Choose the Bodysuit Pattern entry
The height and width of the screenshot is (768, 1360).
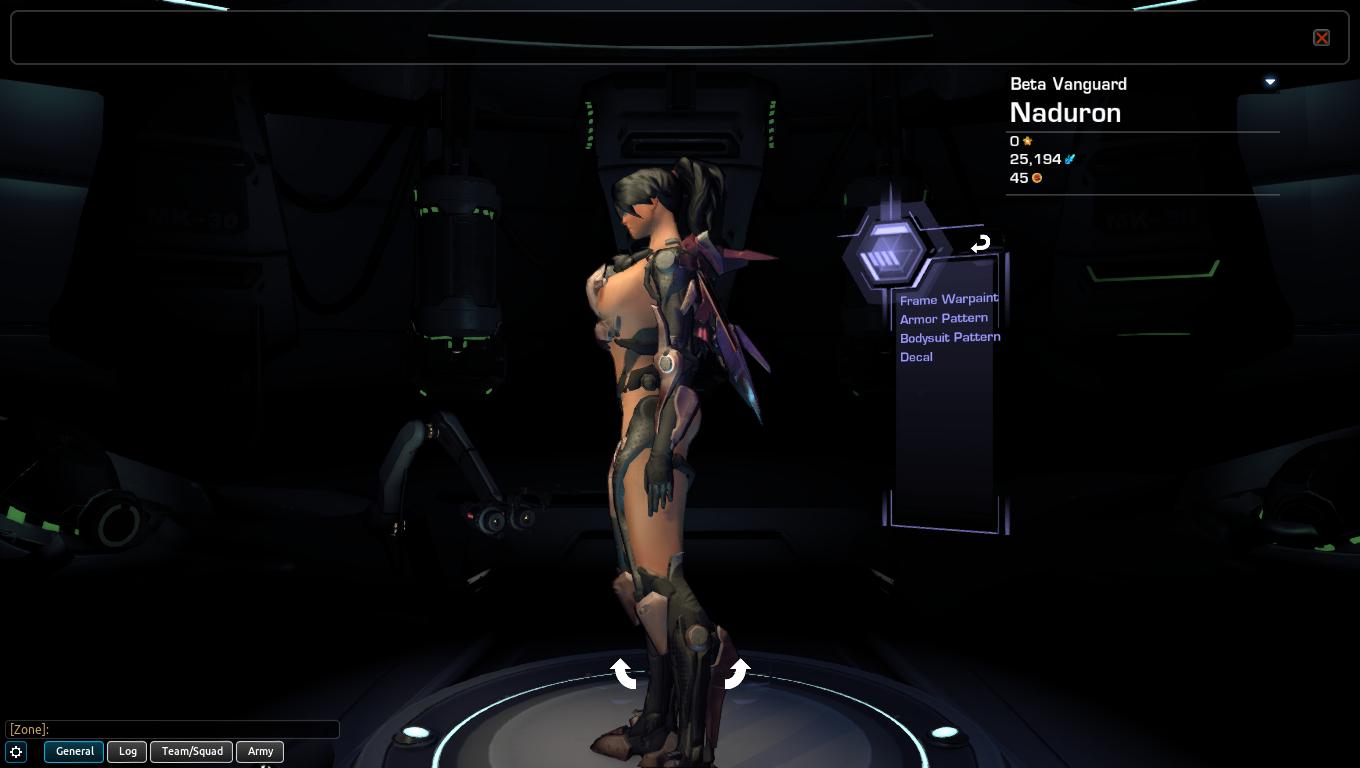pyautogui.click(x=949, y=337)
